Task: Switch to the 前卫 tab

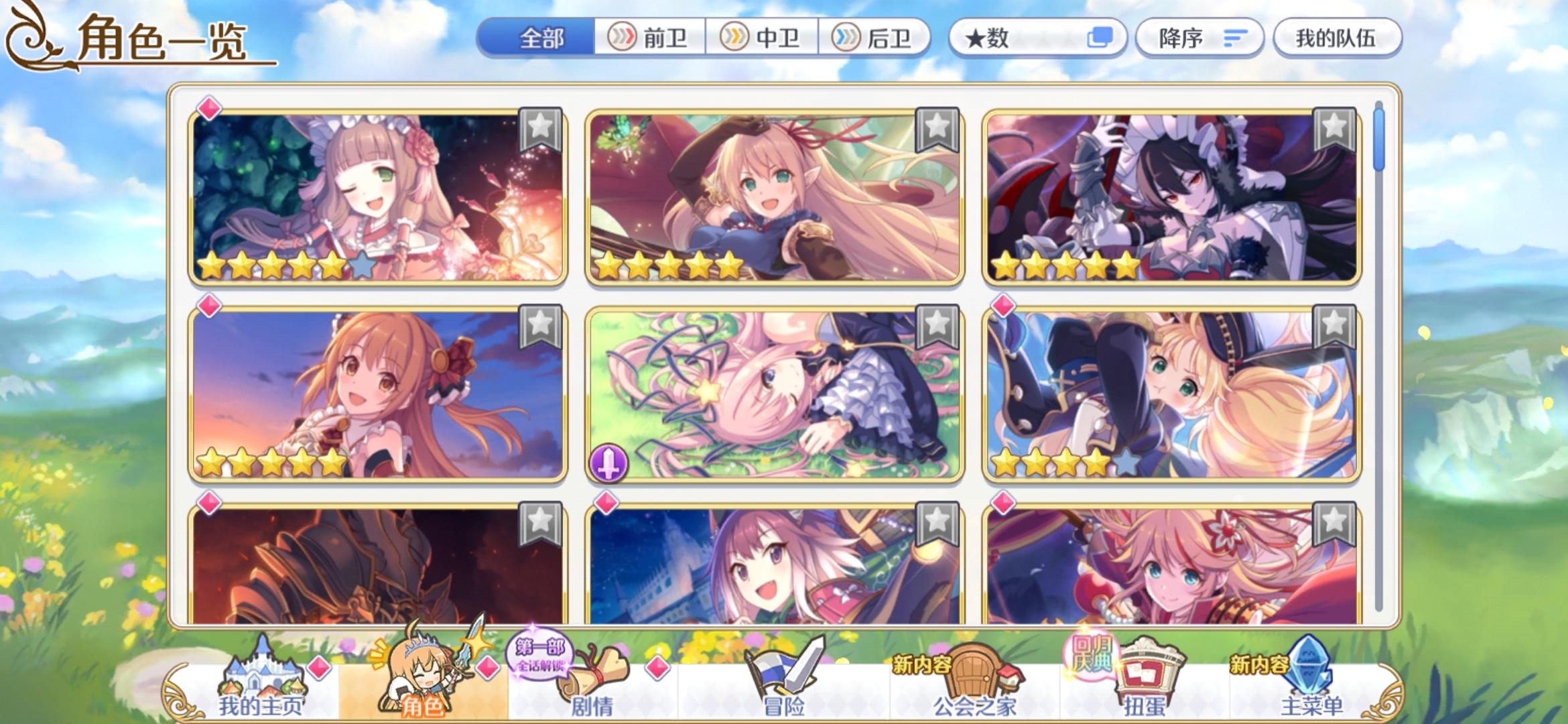Action: (x=652, y=38)
